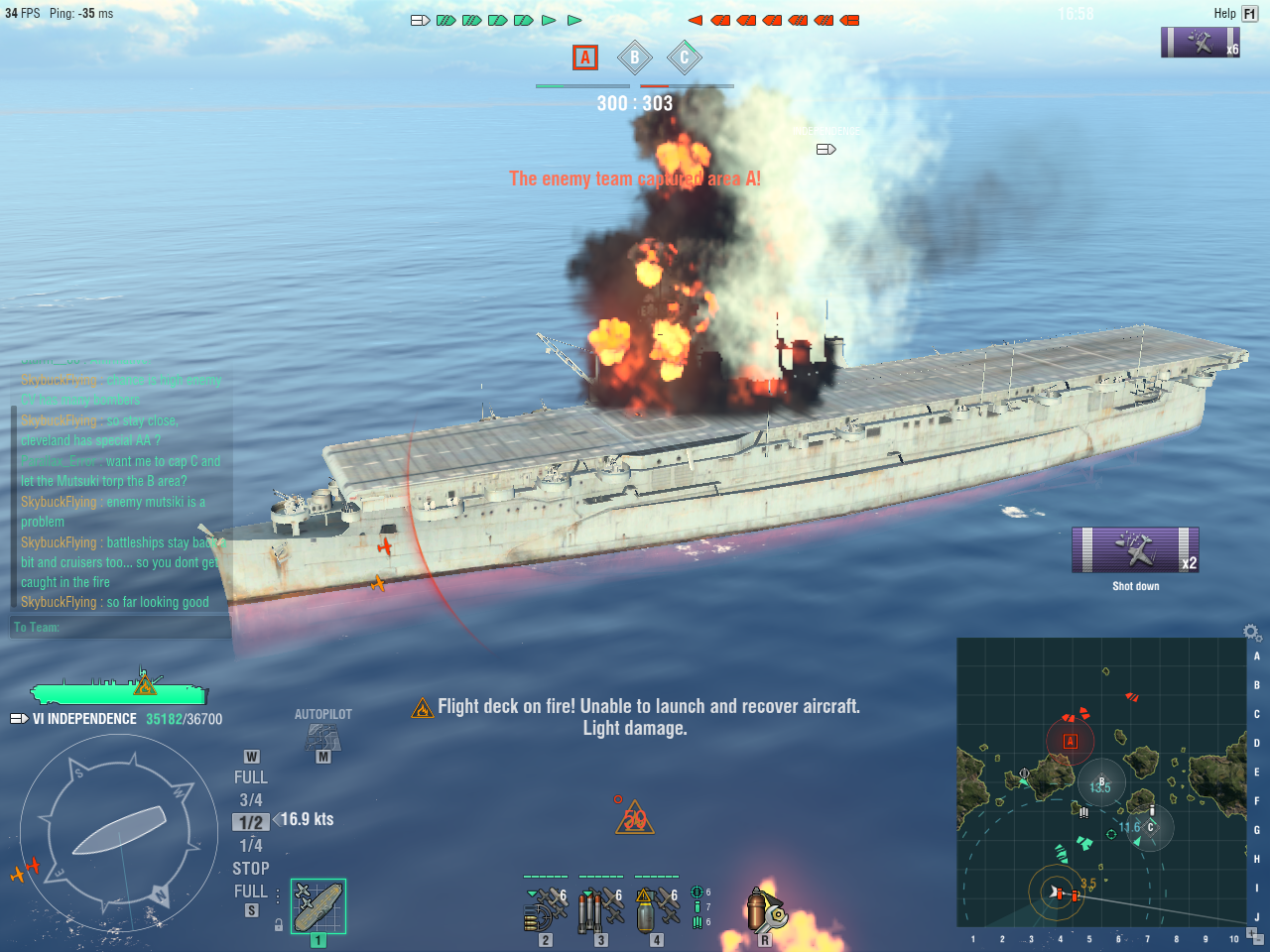The width and height of the screenshot is (1270, 952).
Task: Click capture point B on minimap
Action: (x=1101, y=782)
